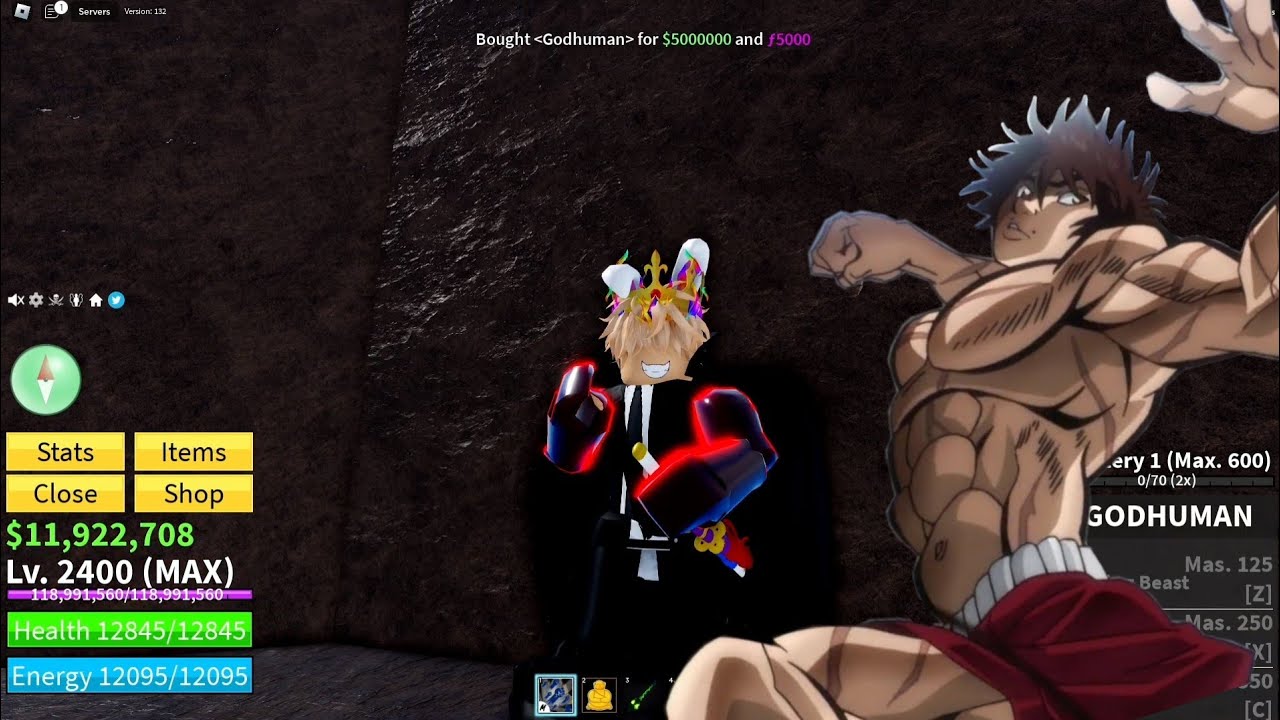Click the skull and crossed swords icon
The image size is (1280, 720).
tap(56, 300)
